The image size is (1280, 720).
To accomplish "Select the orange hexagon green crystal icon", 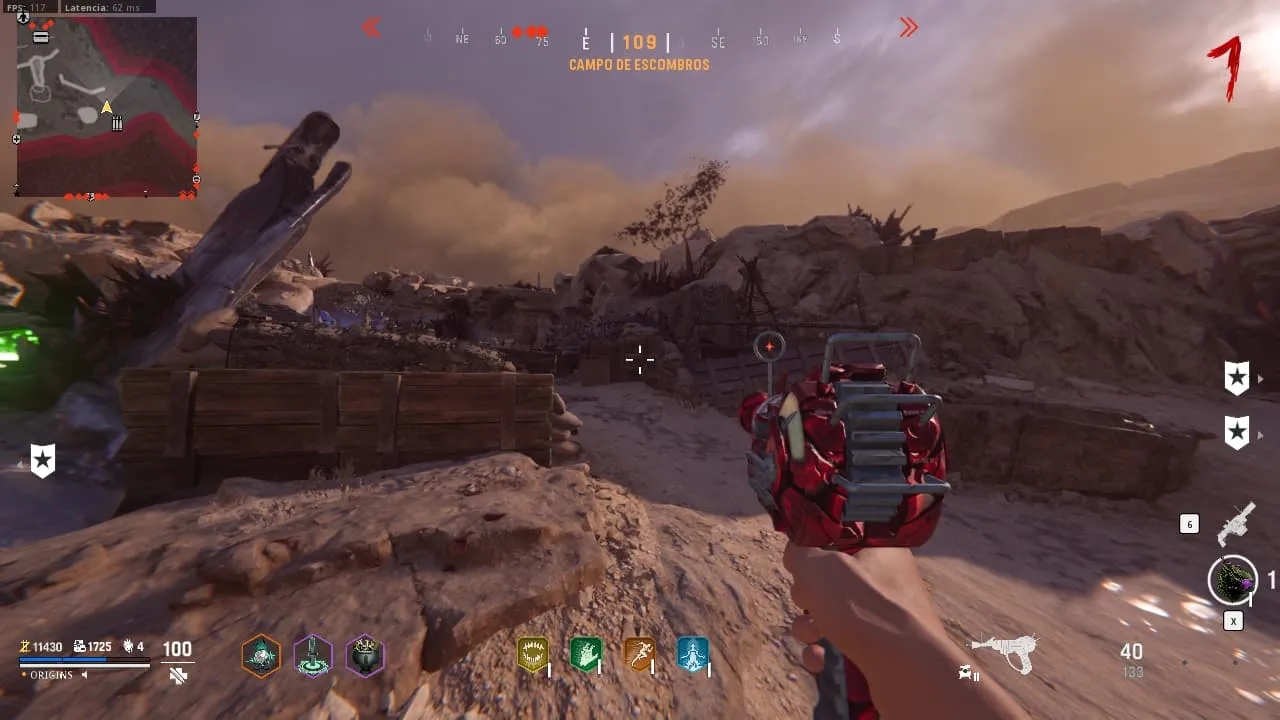I will pyautogui.click(x=261, y=655).
